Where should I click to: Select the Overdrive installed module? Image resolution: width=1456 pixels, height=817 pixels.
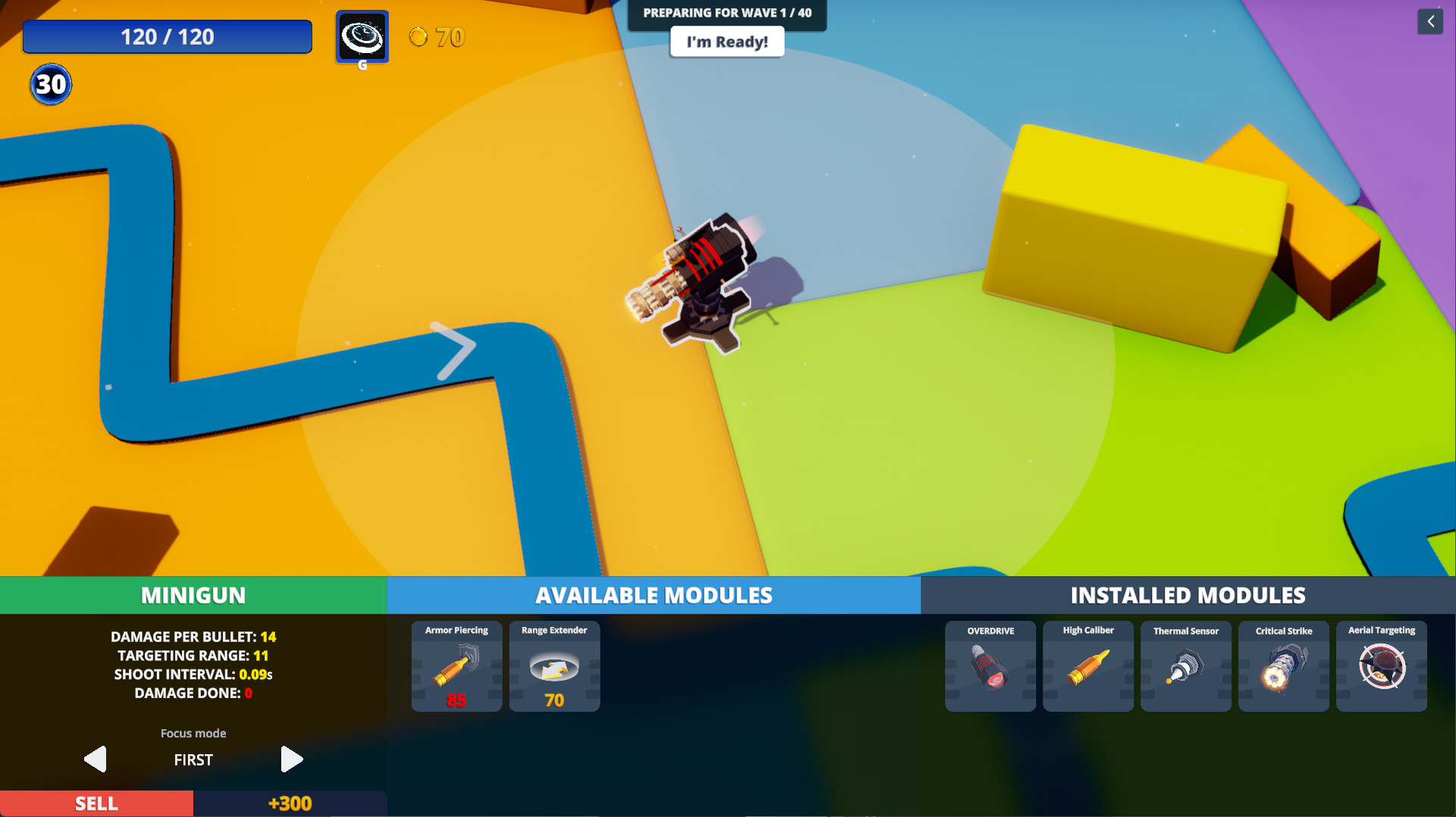990,667
